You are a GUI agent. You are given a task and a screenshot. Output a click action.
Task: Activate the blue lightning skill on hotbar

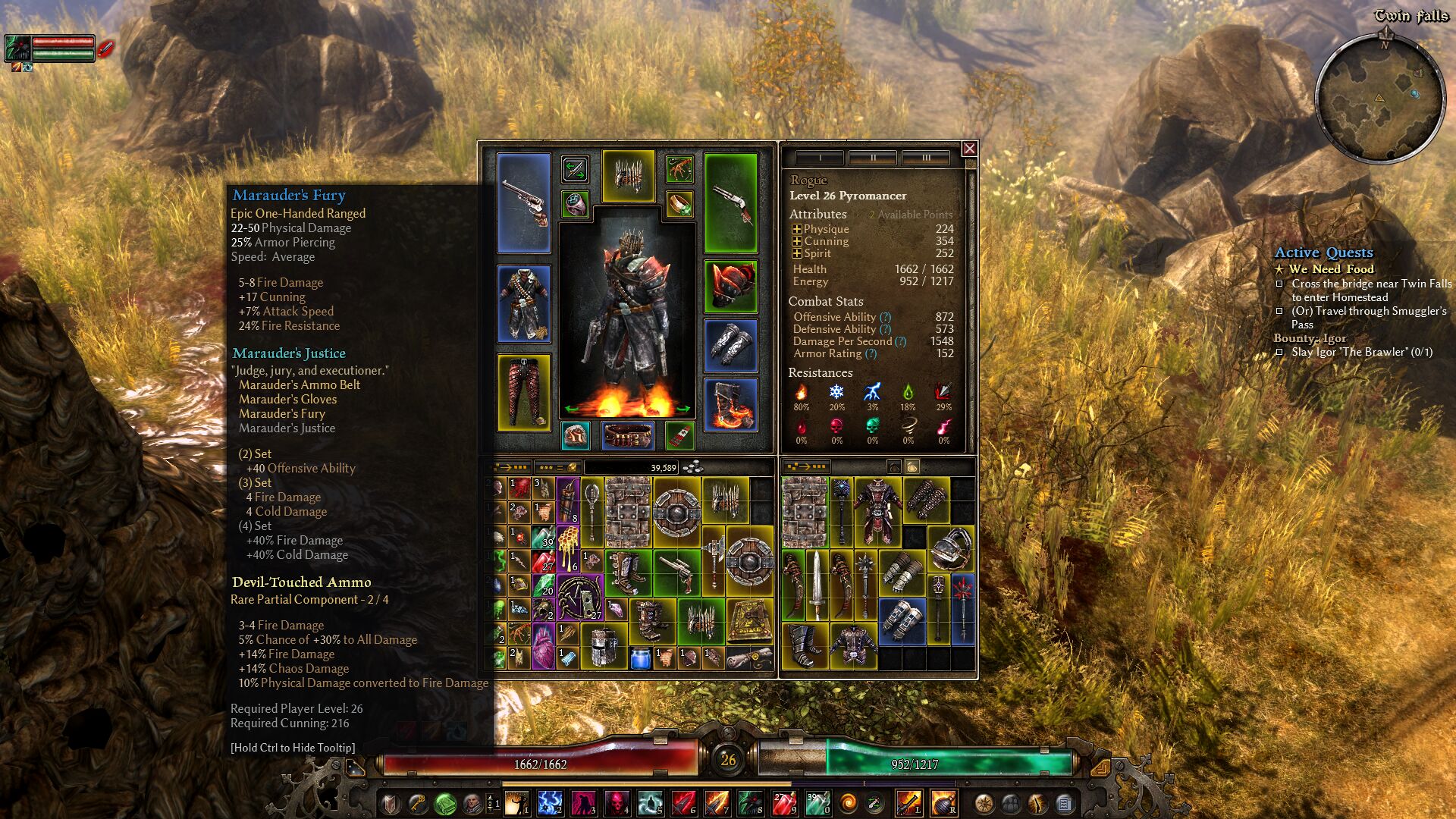(x=550, y=802)
